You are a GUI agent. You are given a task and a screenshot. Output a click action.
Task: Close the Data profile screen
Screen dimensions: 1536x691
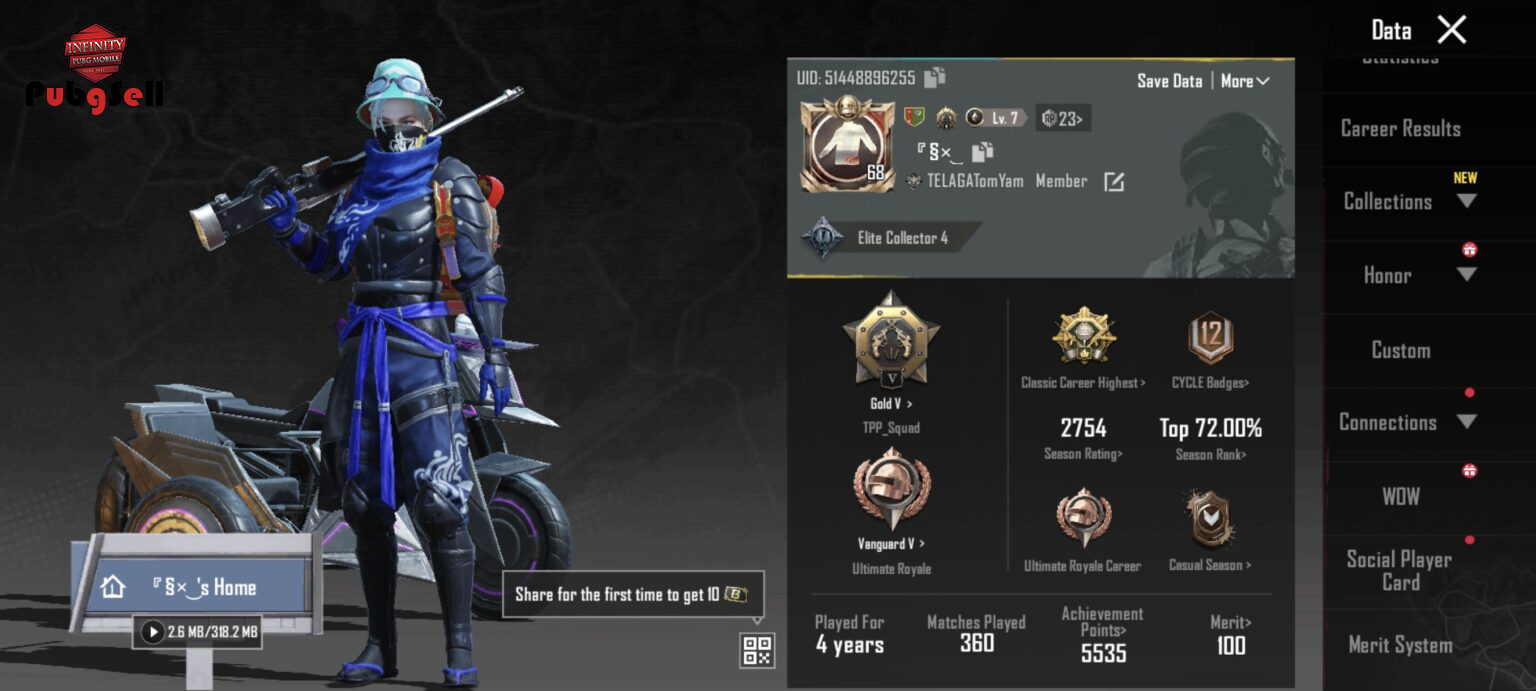pyautogui.click(x=1451, y=30)
